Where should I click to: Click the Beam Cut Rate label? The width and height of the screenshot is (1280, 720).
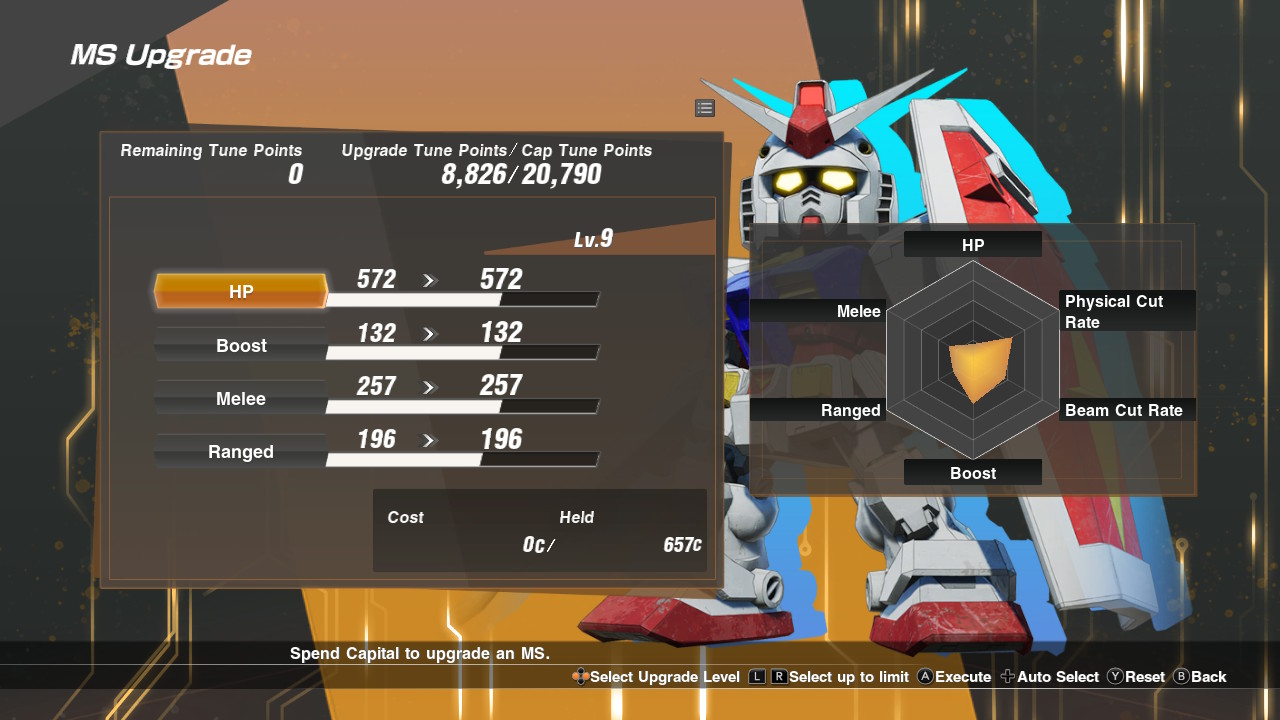[1126, 410]
